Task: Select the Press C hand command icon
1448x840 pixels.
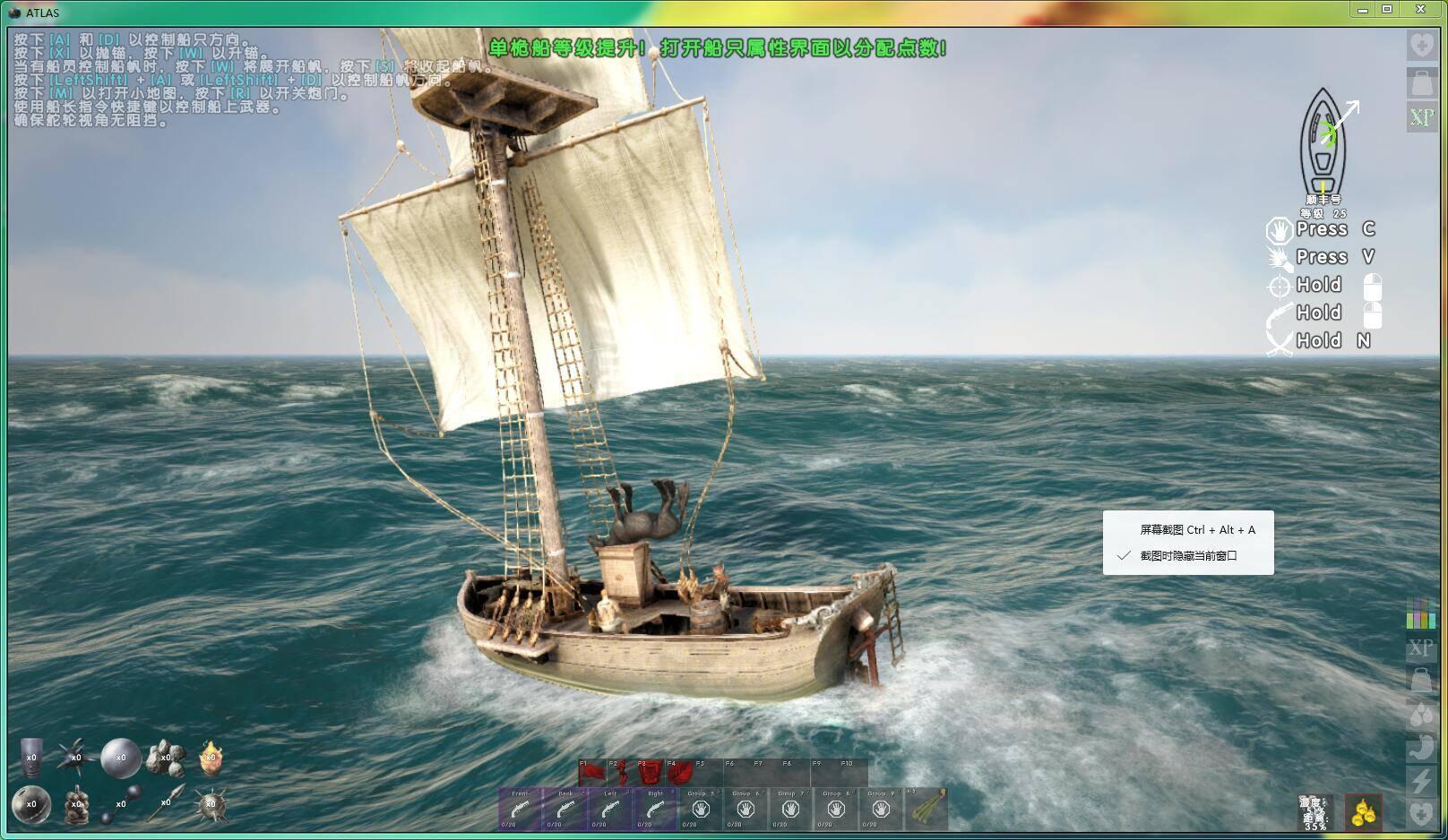Action: click(1279, 231)
